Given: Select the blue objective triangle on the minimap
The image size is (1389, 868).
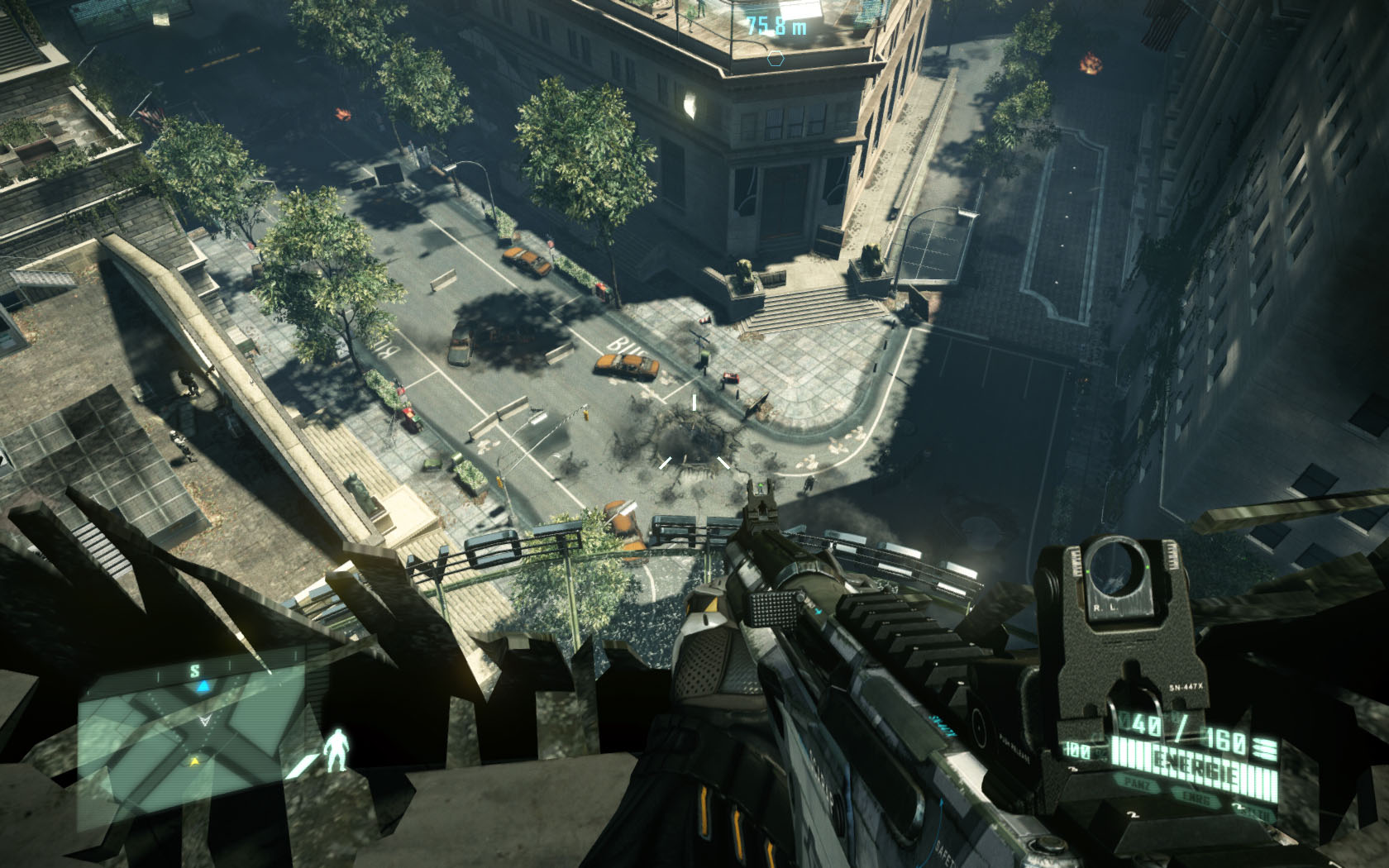Looking at the screenshot, I should [x=201, y=687].
